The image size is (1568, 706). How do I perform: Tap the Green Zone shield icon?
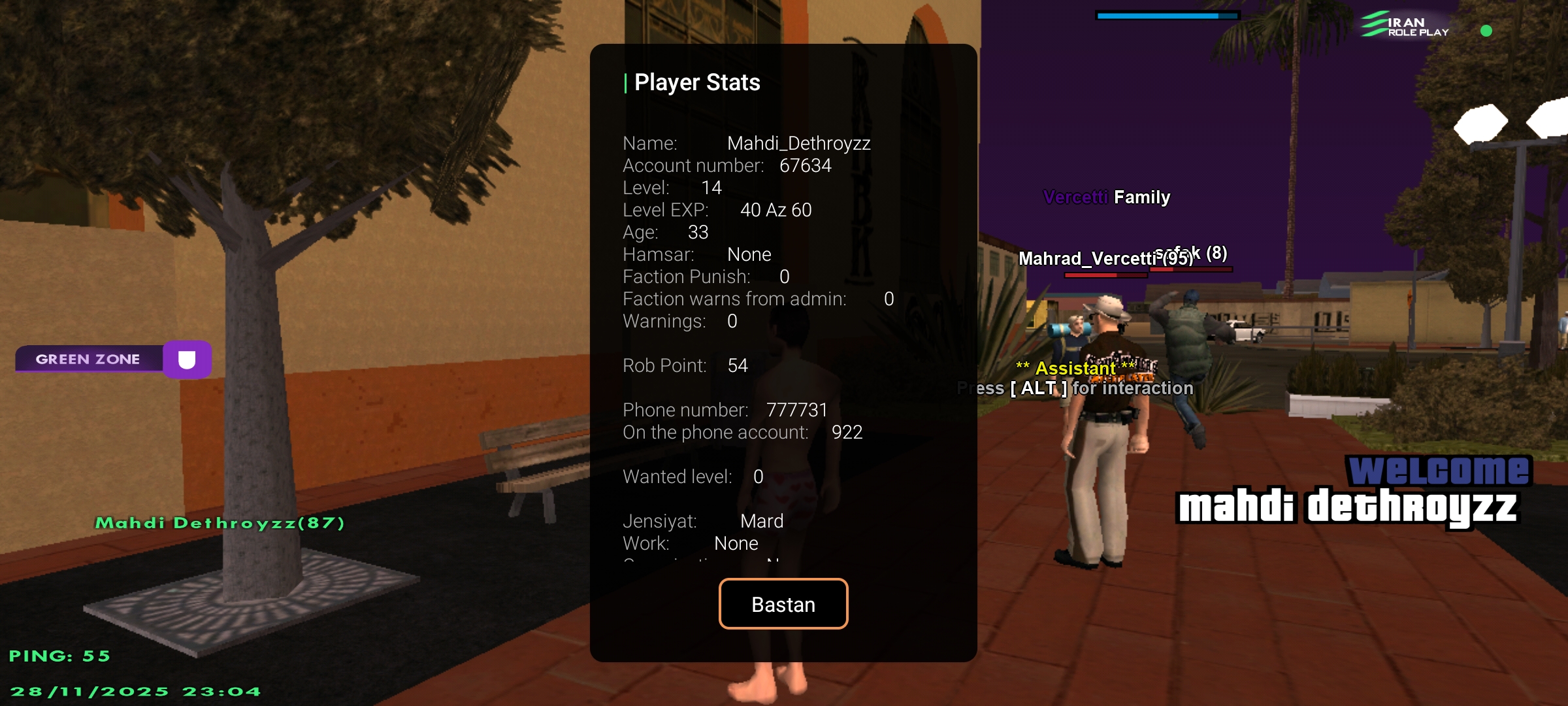point(187,360)
